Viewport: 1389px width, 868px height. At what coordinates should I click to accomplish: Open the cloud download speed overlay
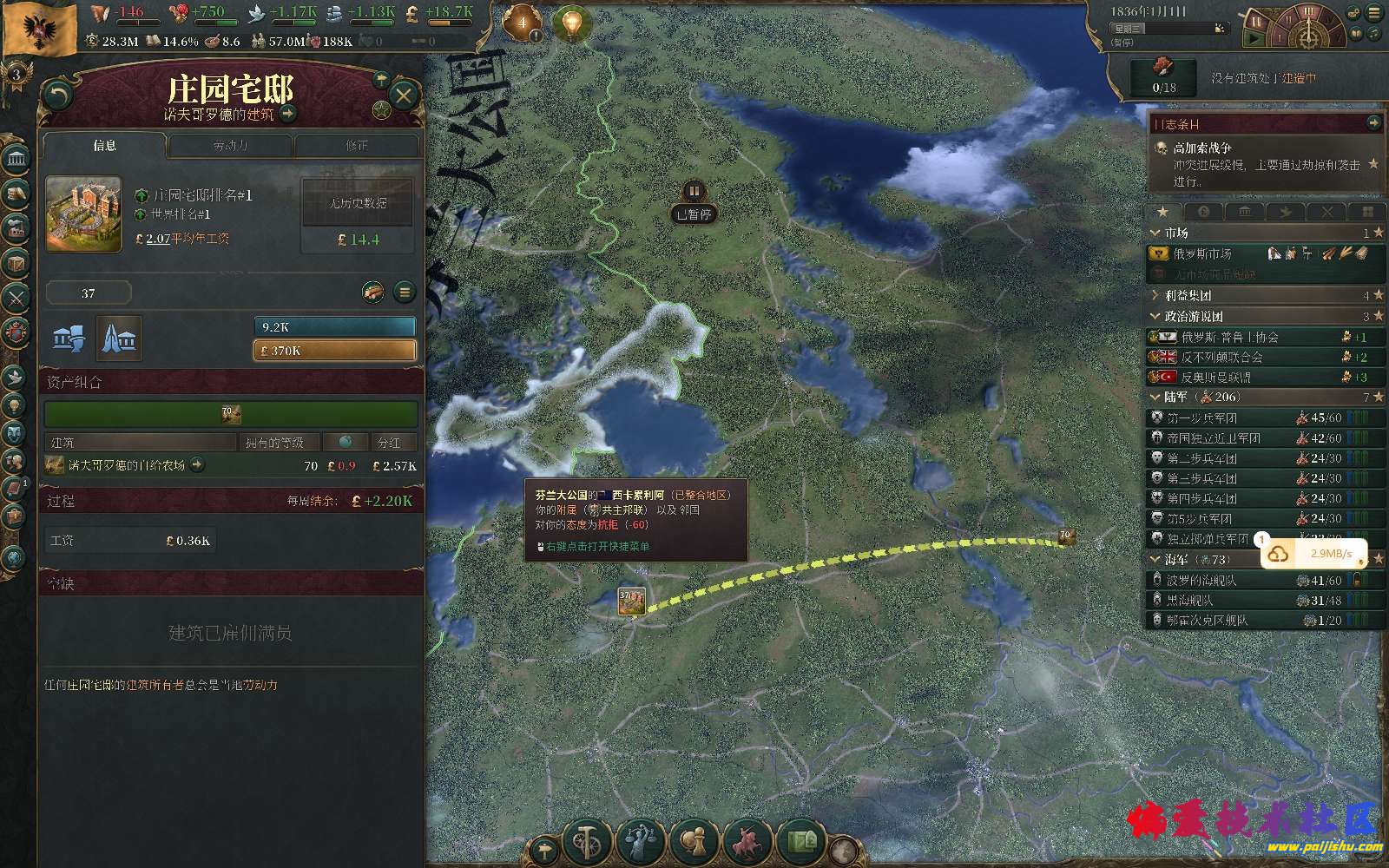point(1313,554)
